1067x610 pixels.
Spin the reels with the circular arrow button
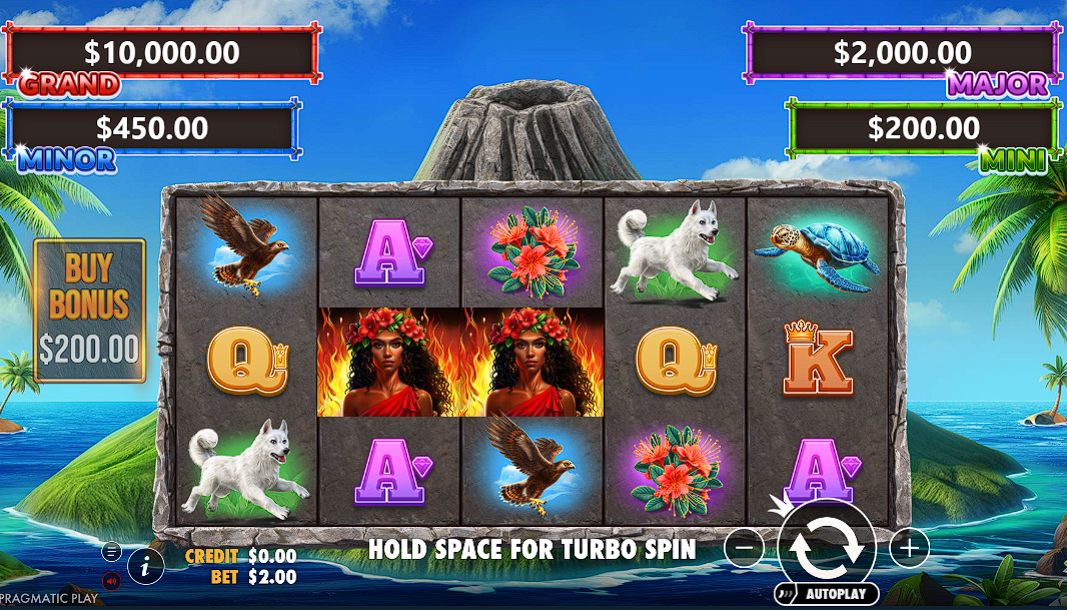click(827, 547)
